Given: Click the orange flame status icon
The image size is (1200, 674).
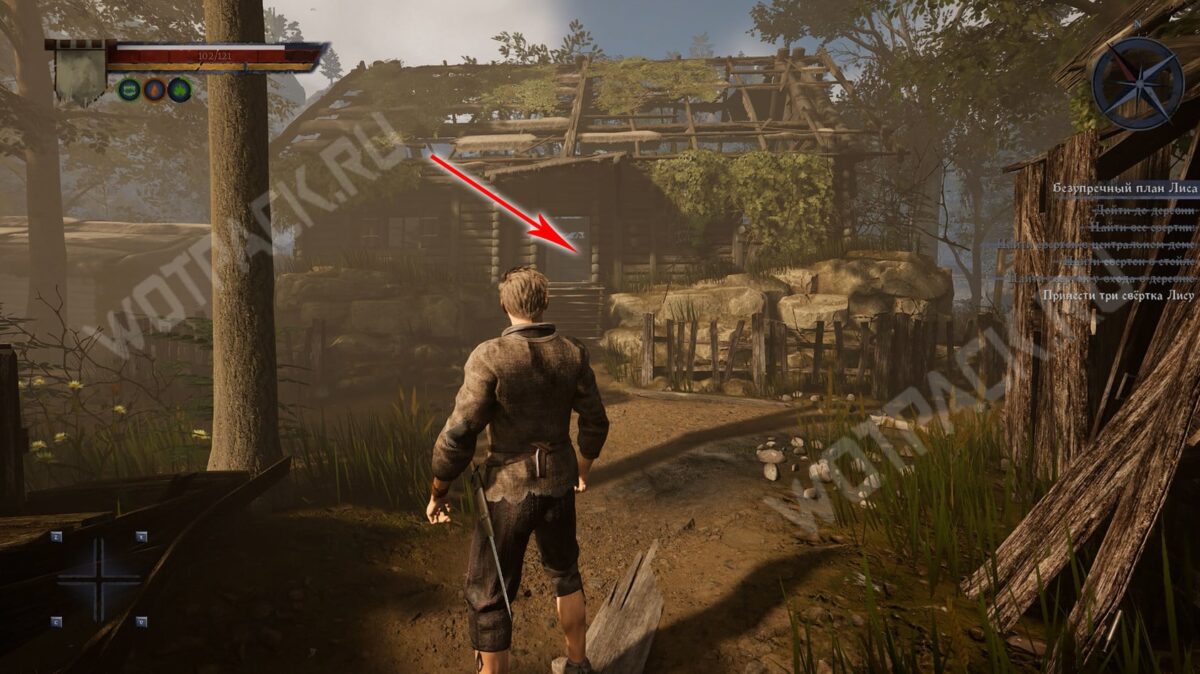Looking at the screenshot, I should tap(154, 90).
